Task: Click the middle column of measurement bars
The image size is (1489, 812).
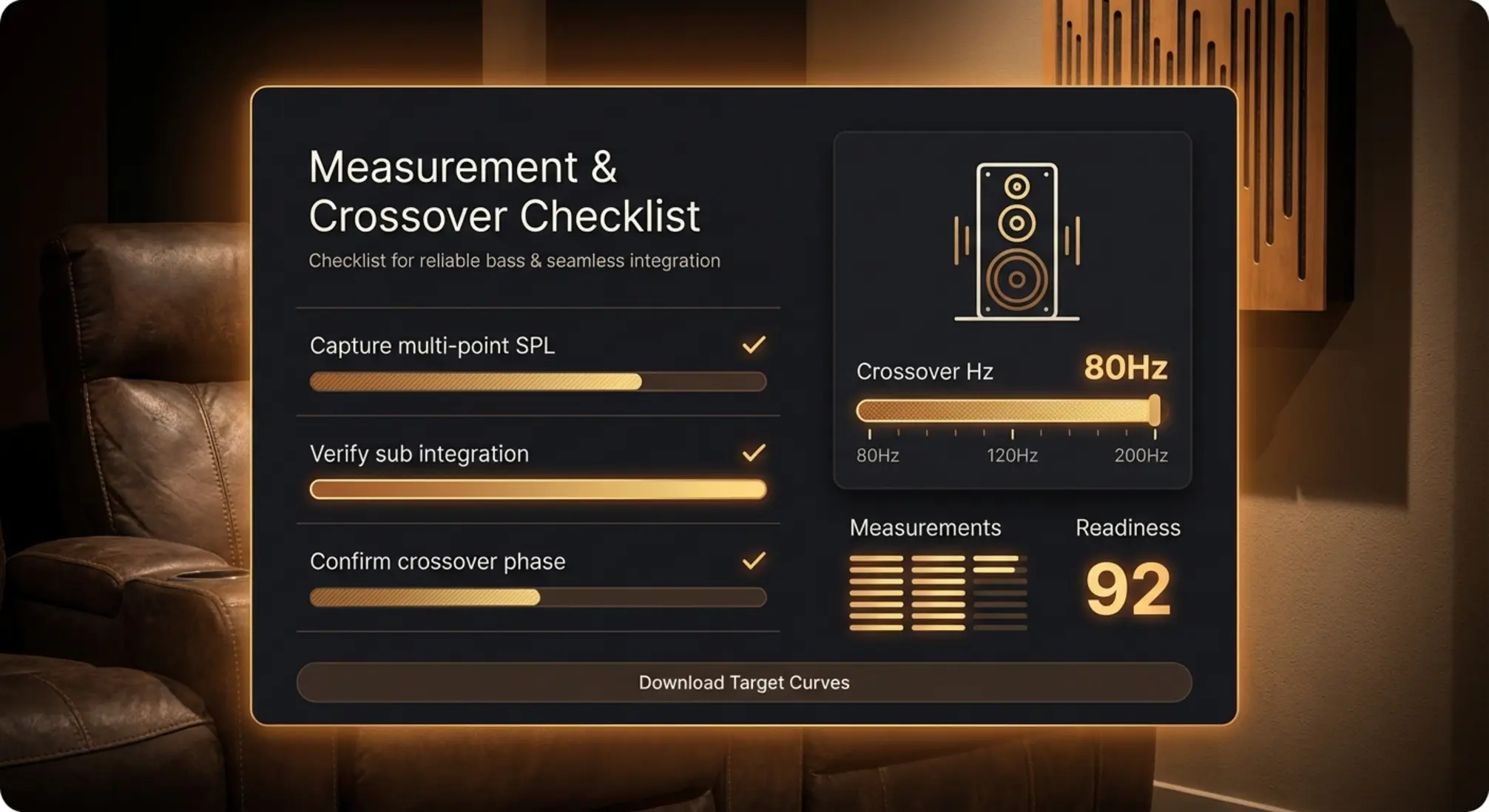Action: [938, 592]
